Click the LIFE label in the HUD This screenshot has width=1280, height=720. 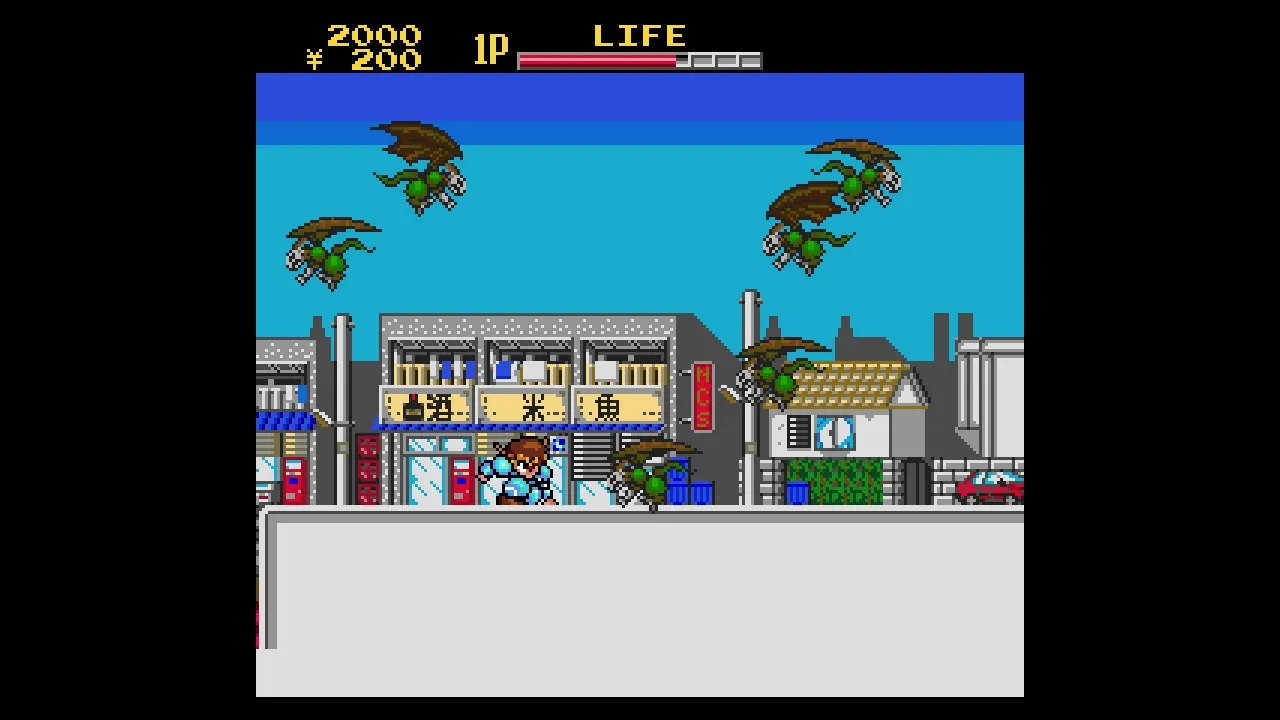click(640, 36)
